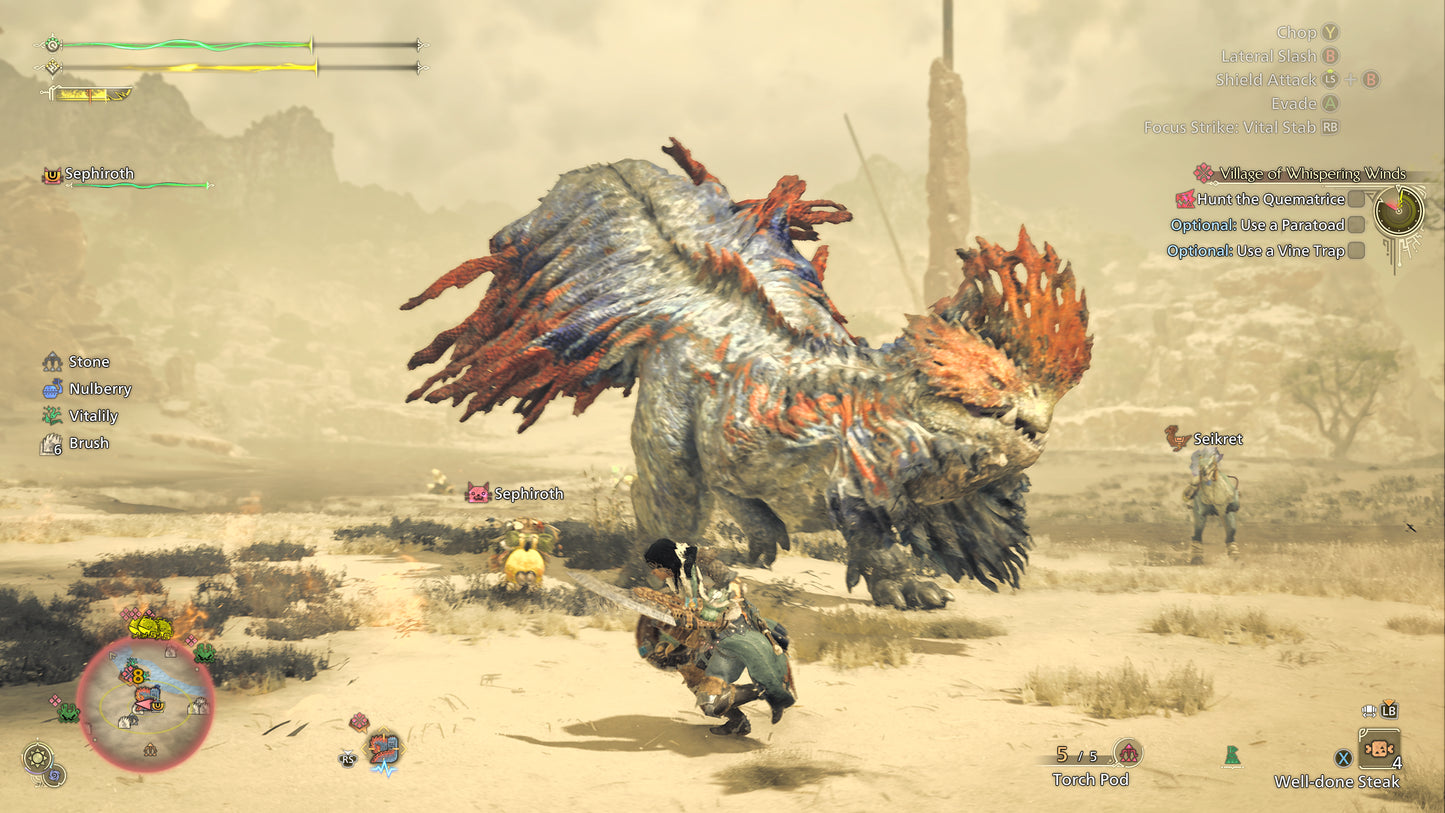Select the Vitalily pickup icon

click(x=53, y=415)
